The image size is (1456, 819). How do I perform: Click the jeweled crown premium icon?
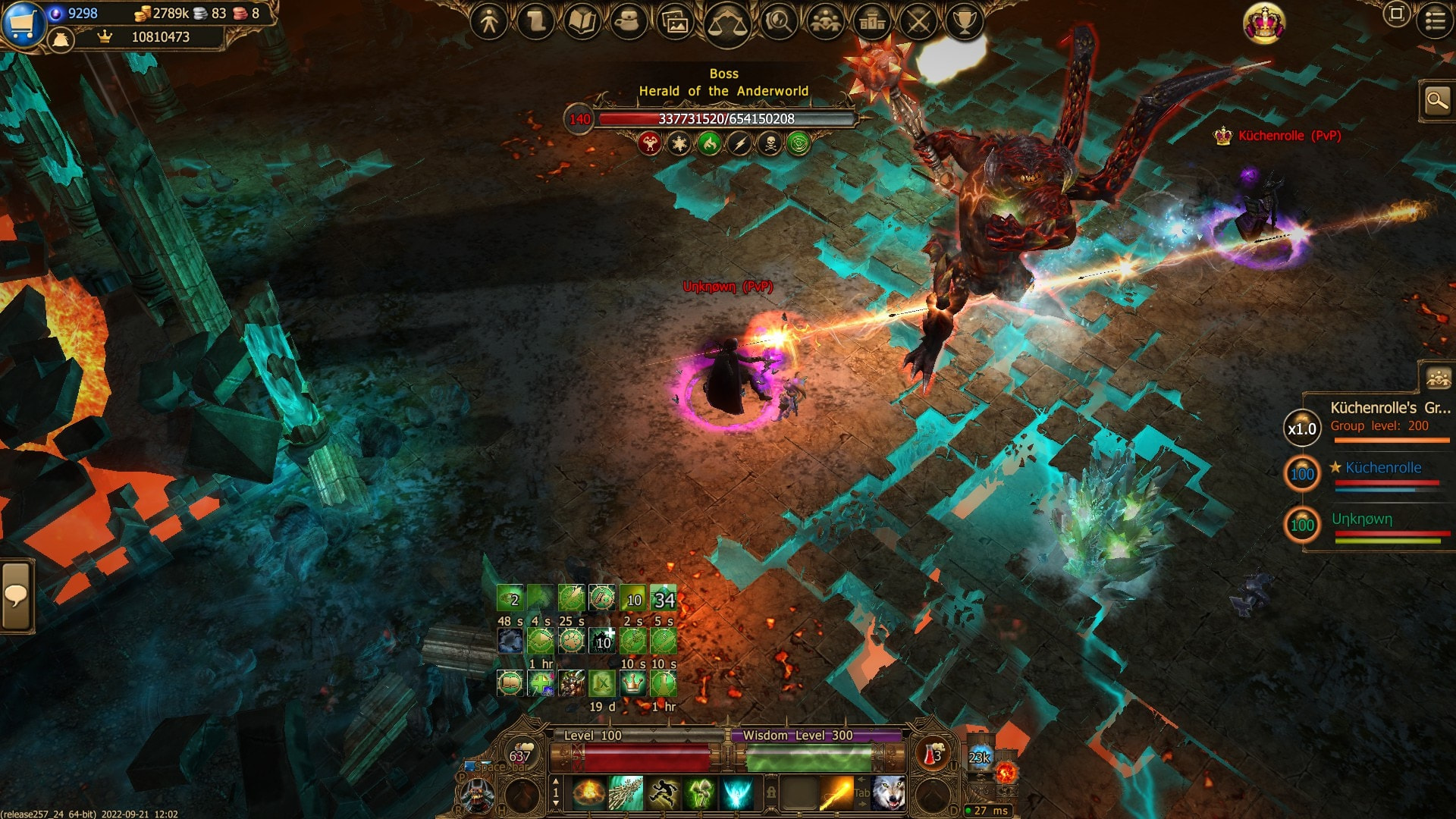(x=1264, y=24)
